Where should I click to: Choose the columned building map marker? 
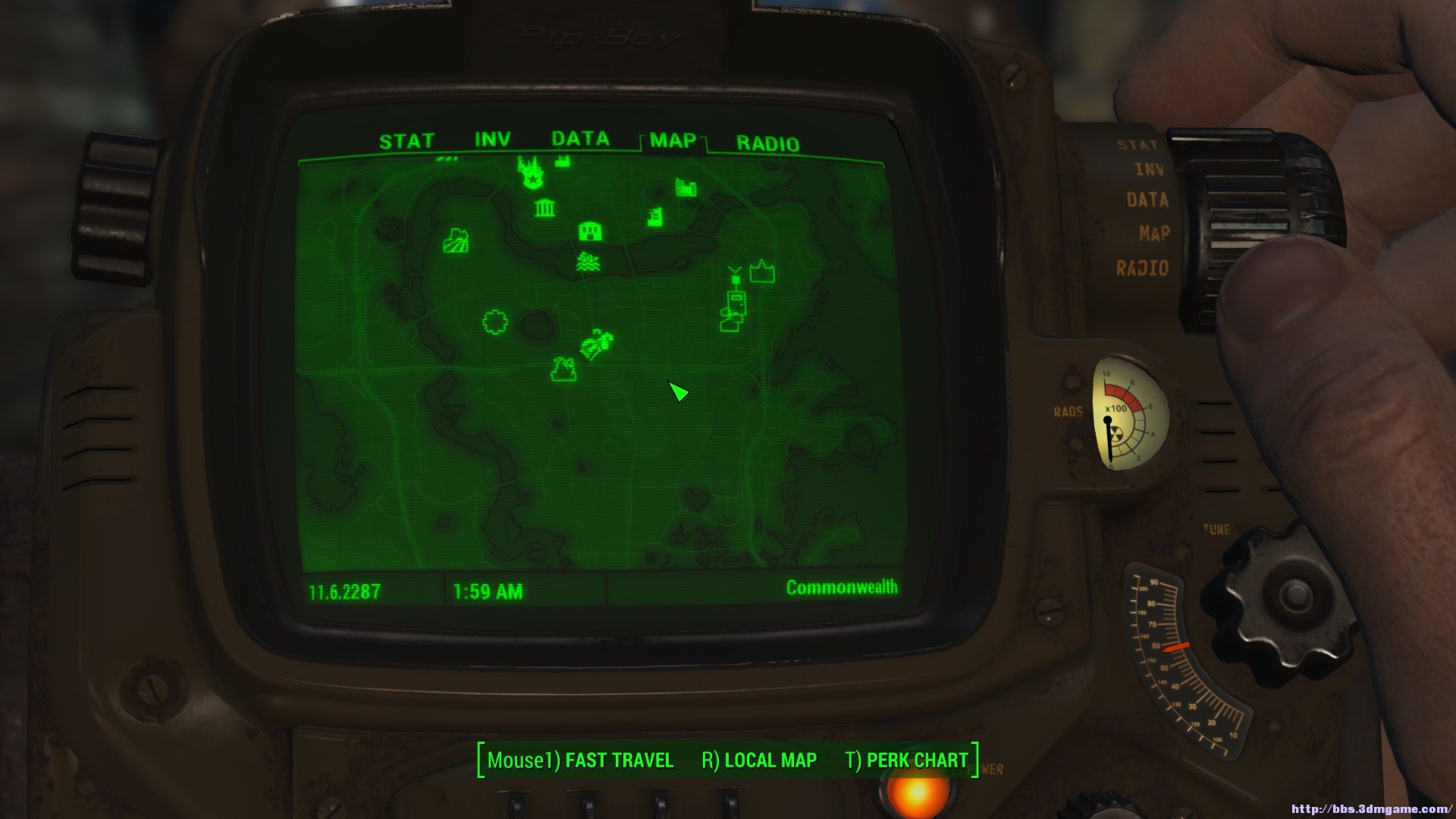(x=544, y=208)
